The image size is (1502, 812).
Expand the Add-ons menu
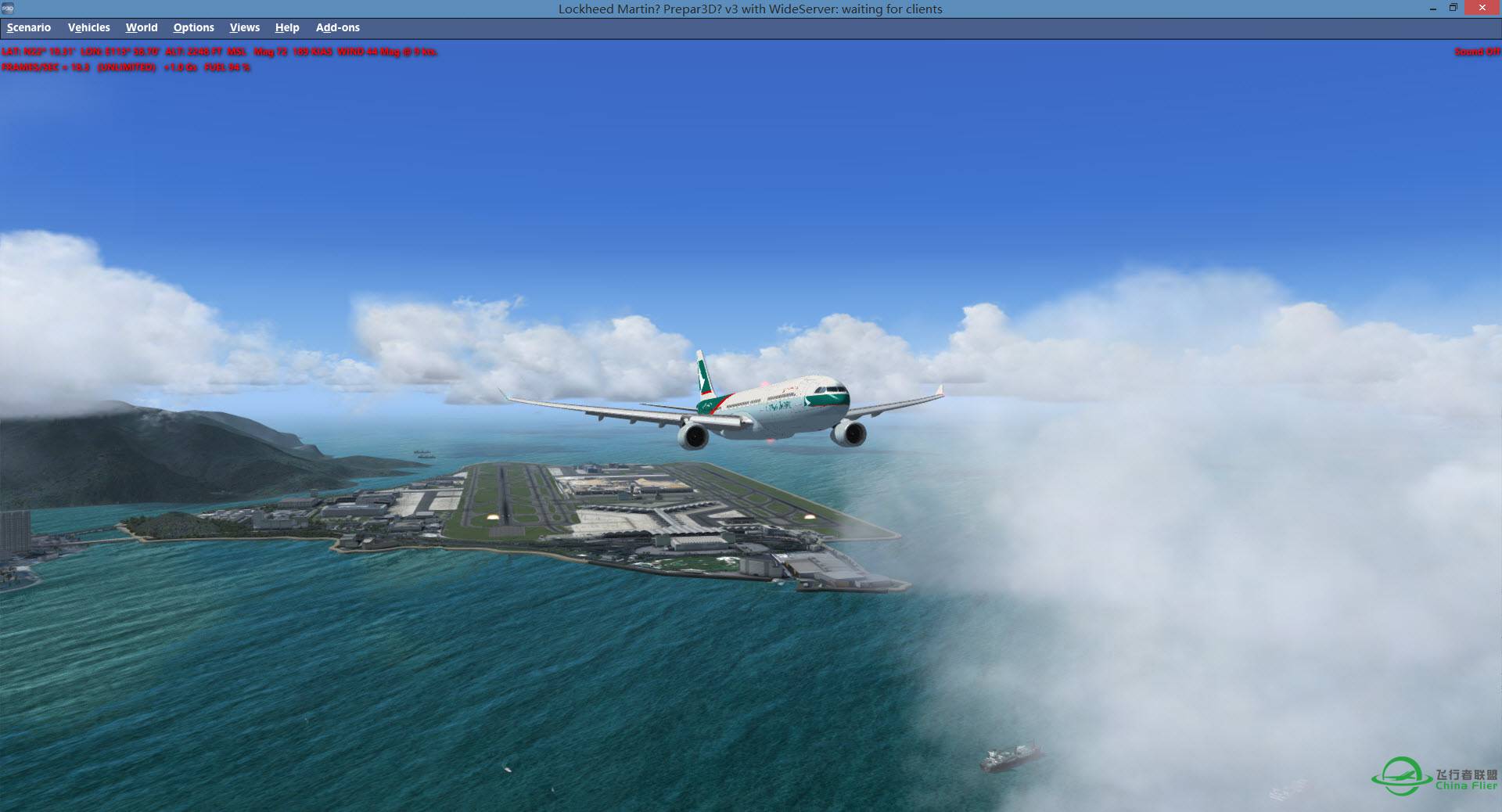337,27
